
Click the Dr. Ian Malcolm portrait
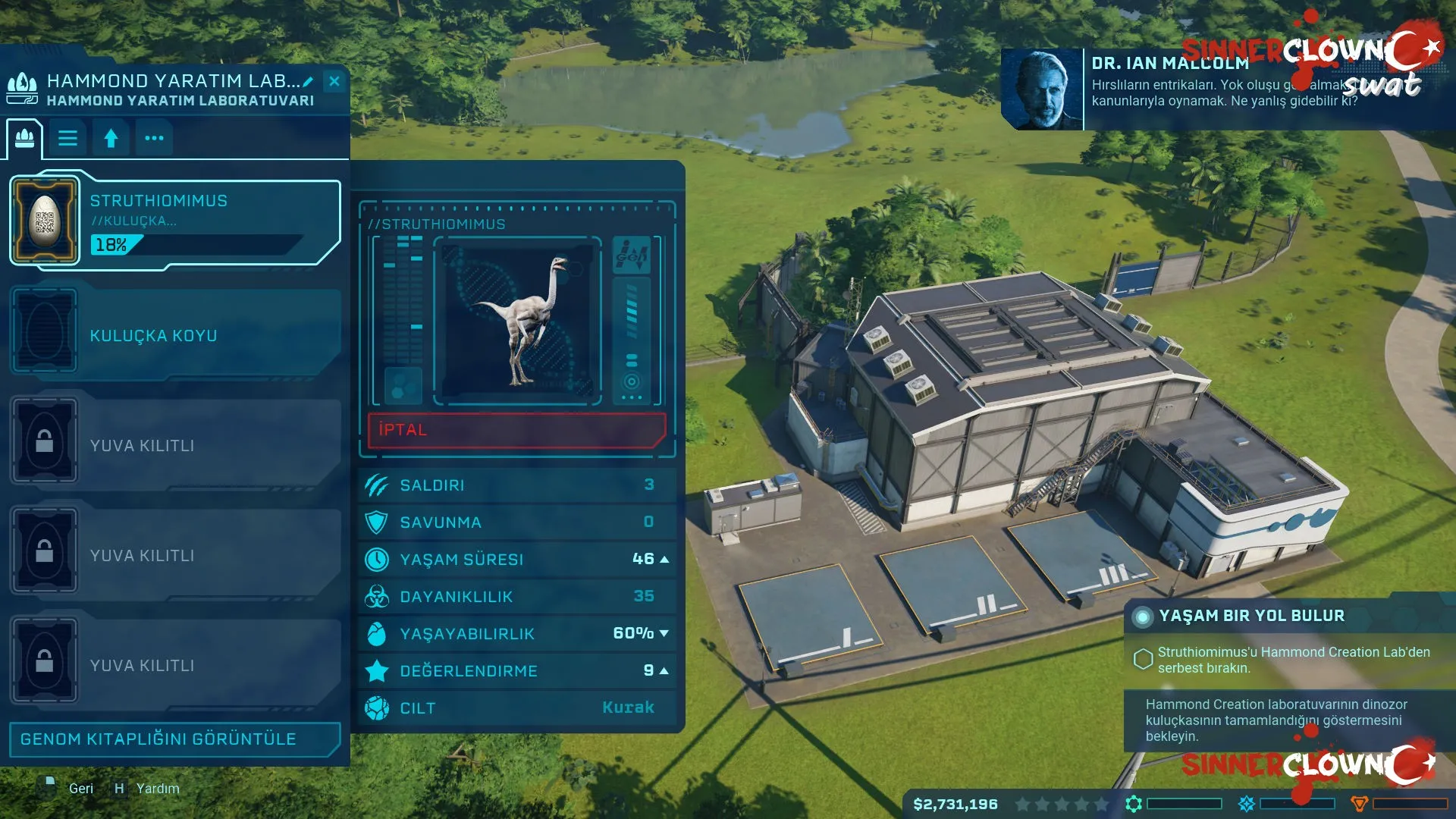coord(1042,89)
